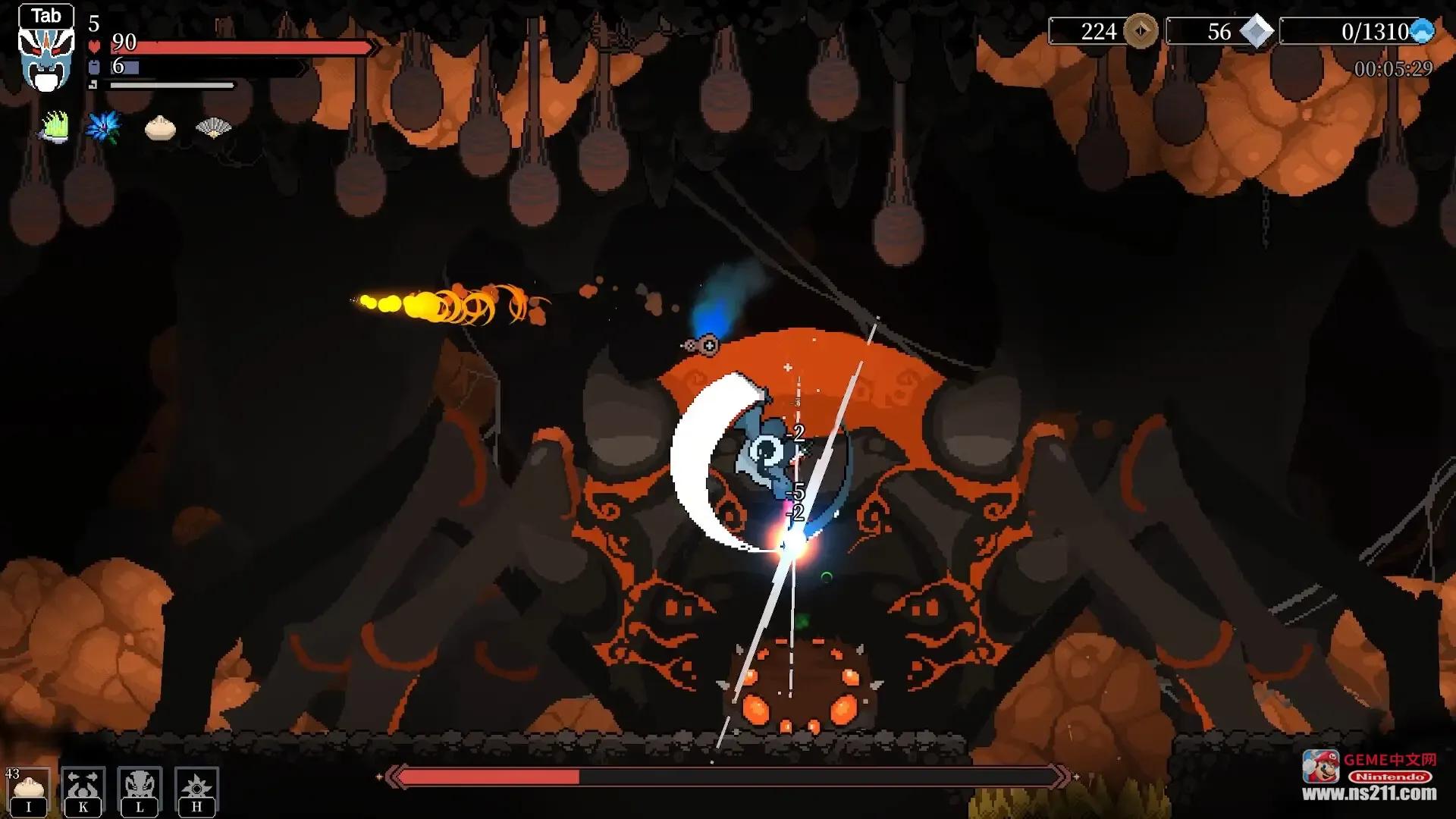Open the ns211.com watermark link
The image size is (1456, 819).
point(1369,793)
